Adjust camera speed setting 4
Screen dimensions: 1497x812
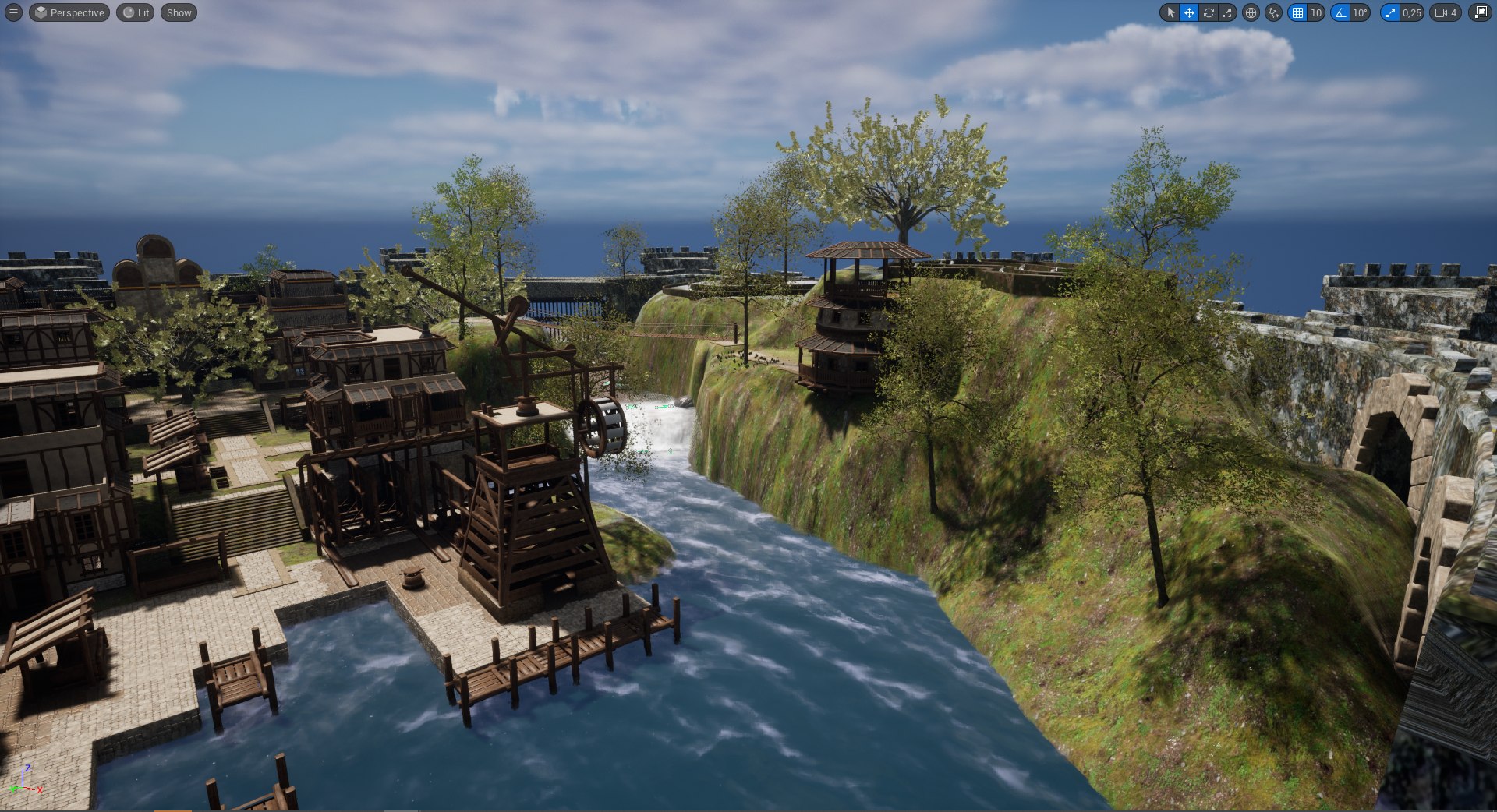tap(1446, 12)
